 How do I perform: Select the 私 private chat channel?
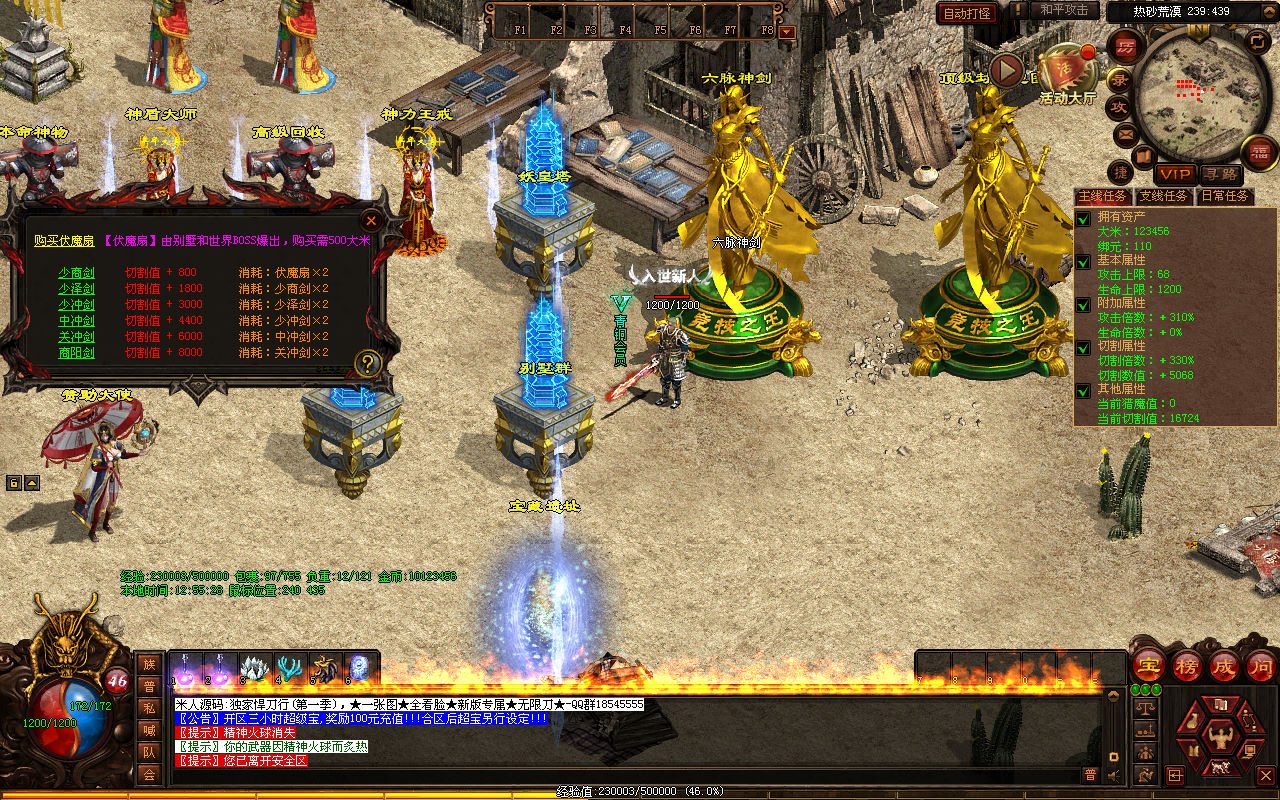(x=149, y=707)
